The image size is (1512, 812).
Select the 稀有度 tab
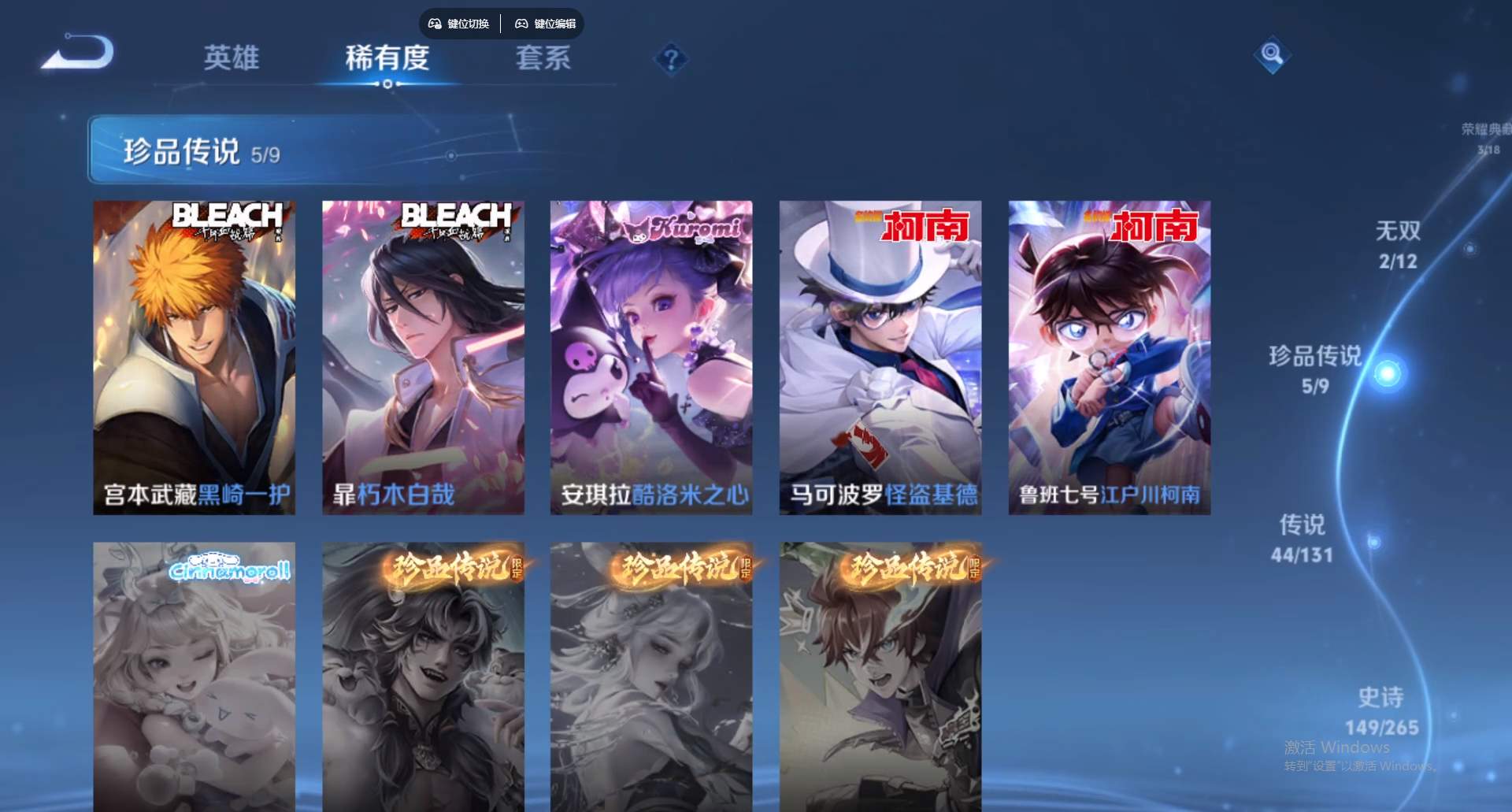(387, 58)
